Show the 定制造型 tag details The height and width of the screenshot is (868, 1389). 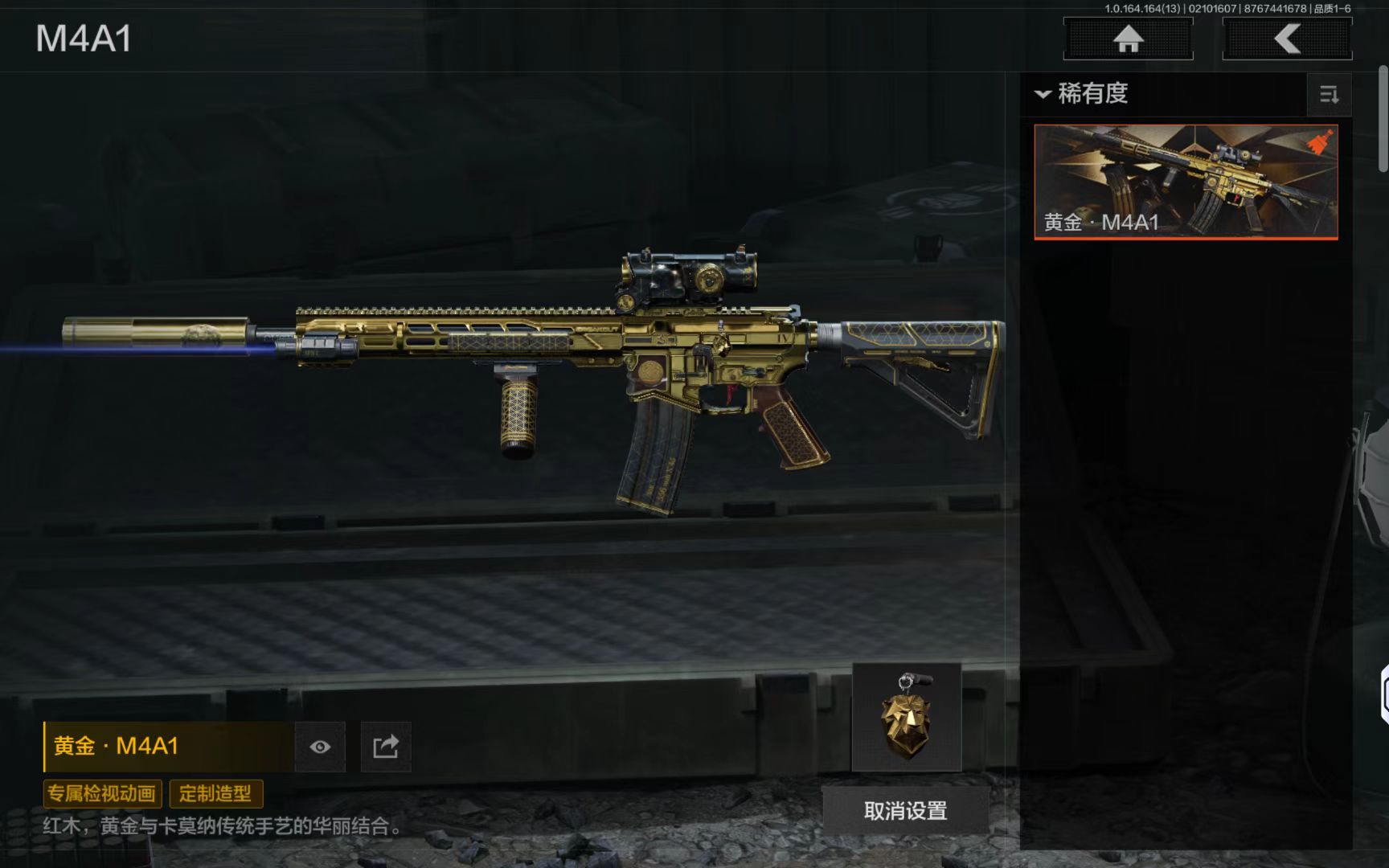[215, 794]
